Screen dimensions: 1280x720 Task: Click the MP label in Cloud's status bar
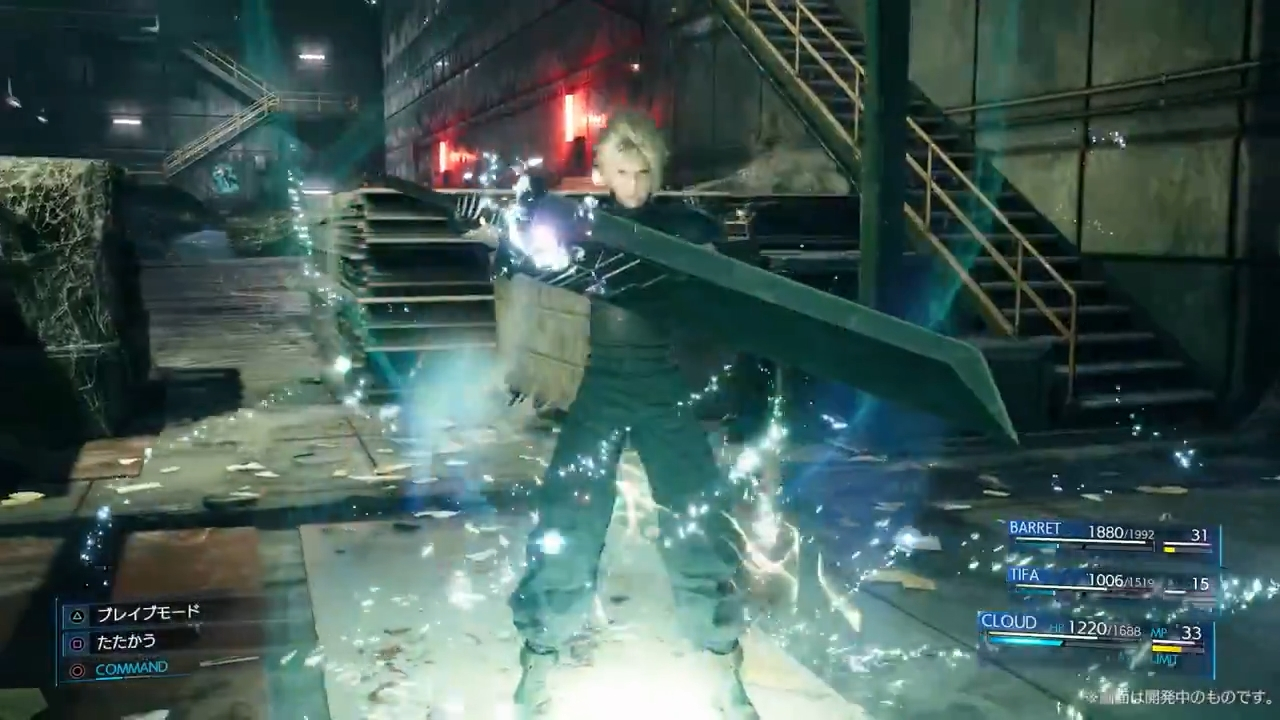[x=1158, y=633]
